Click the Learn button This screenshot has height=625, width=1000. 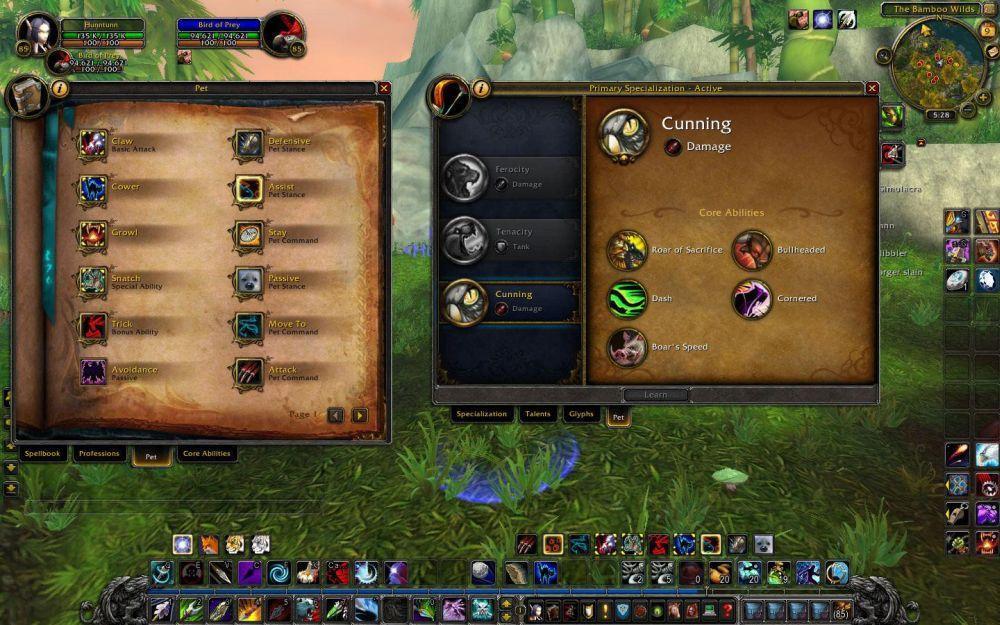coord(655,395)
